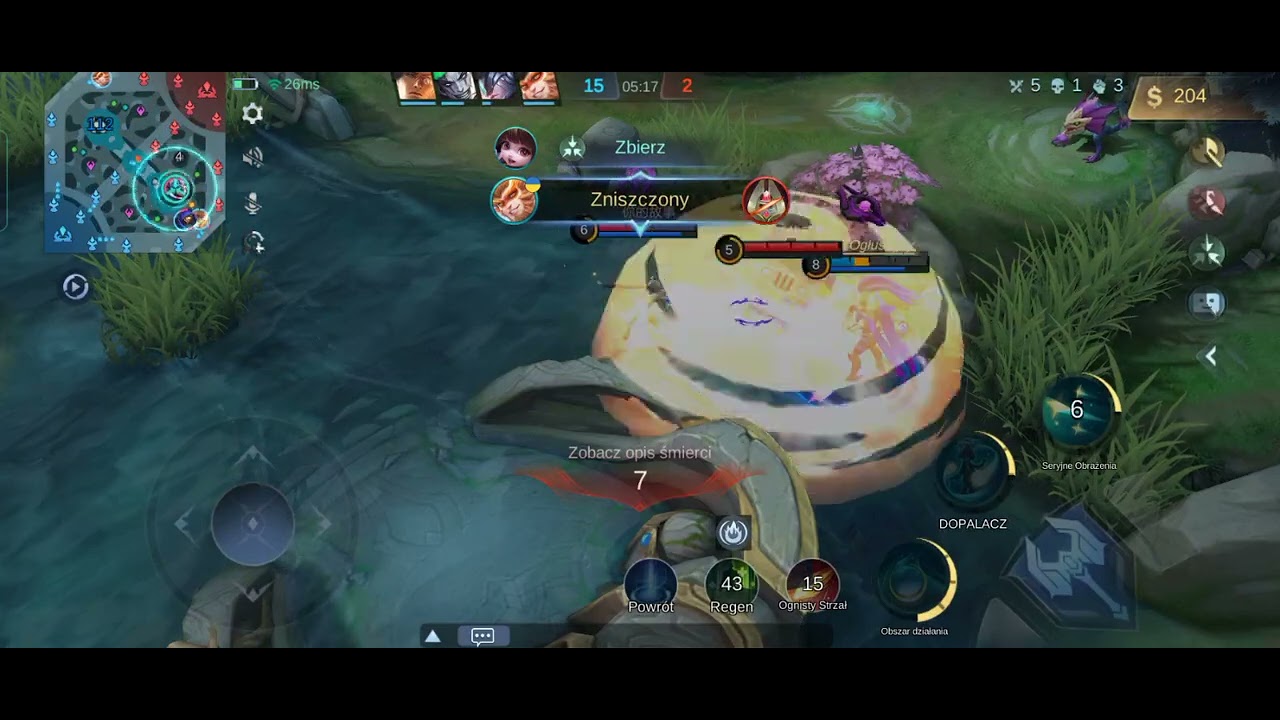Screen dimensions: 1280x720
Task: Cast the Ognisty Strzał spell
Action: [812, 583]
